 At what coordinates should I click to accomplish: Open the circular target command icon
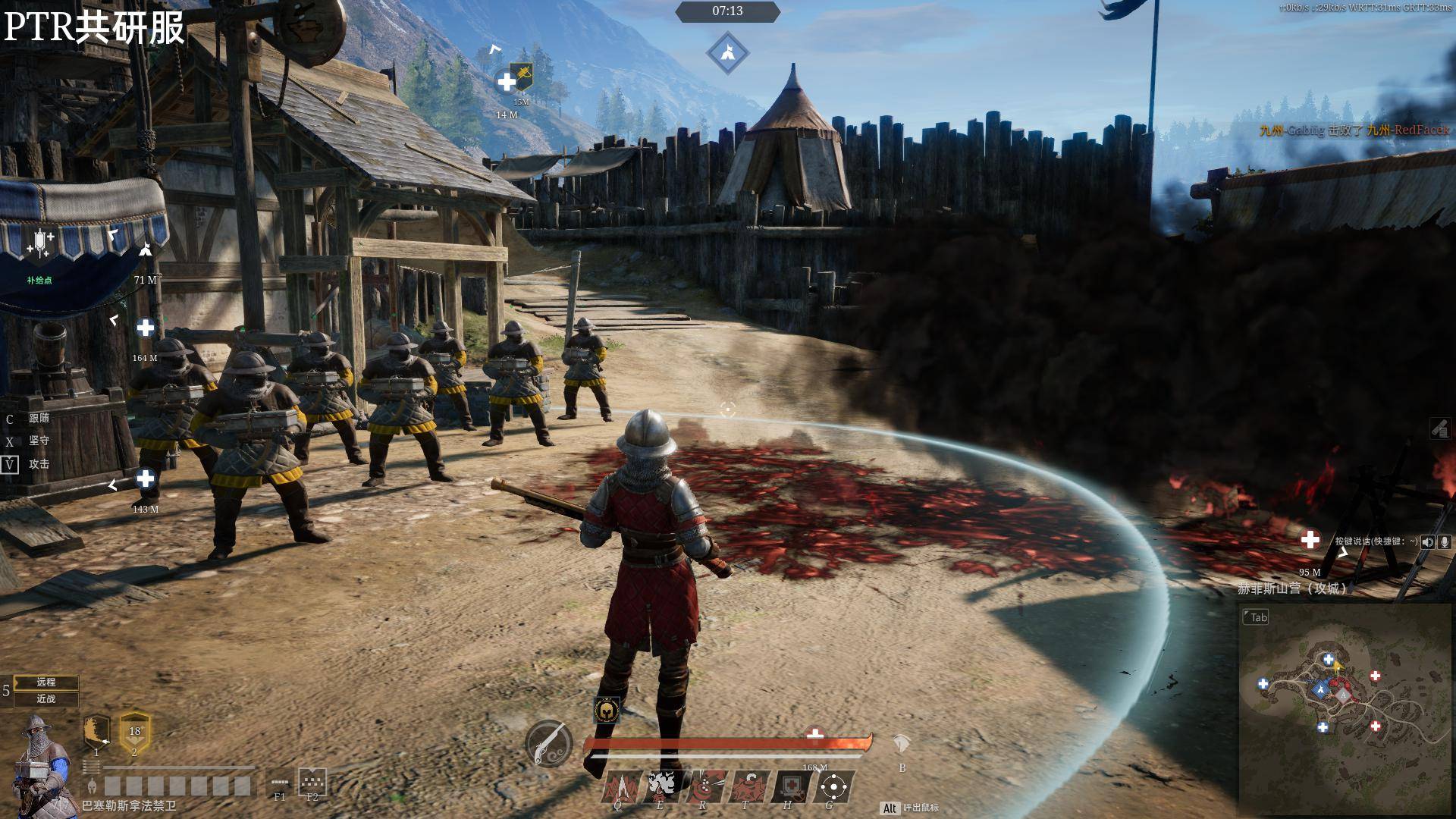click(833, 786)
